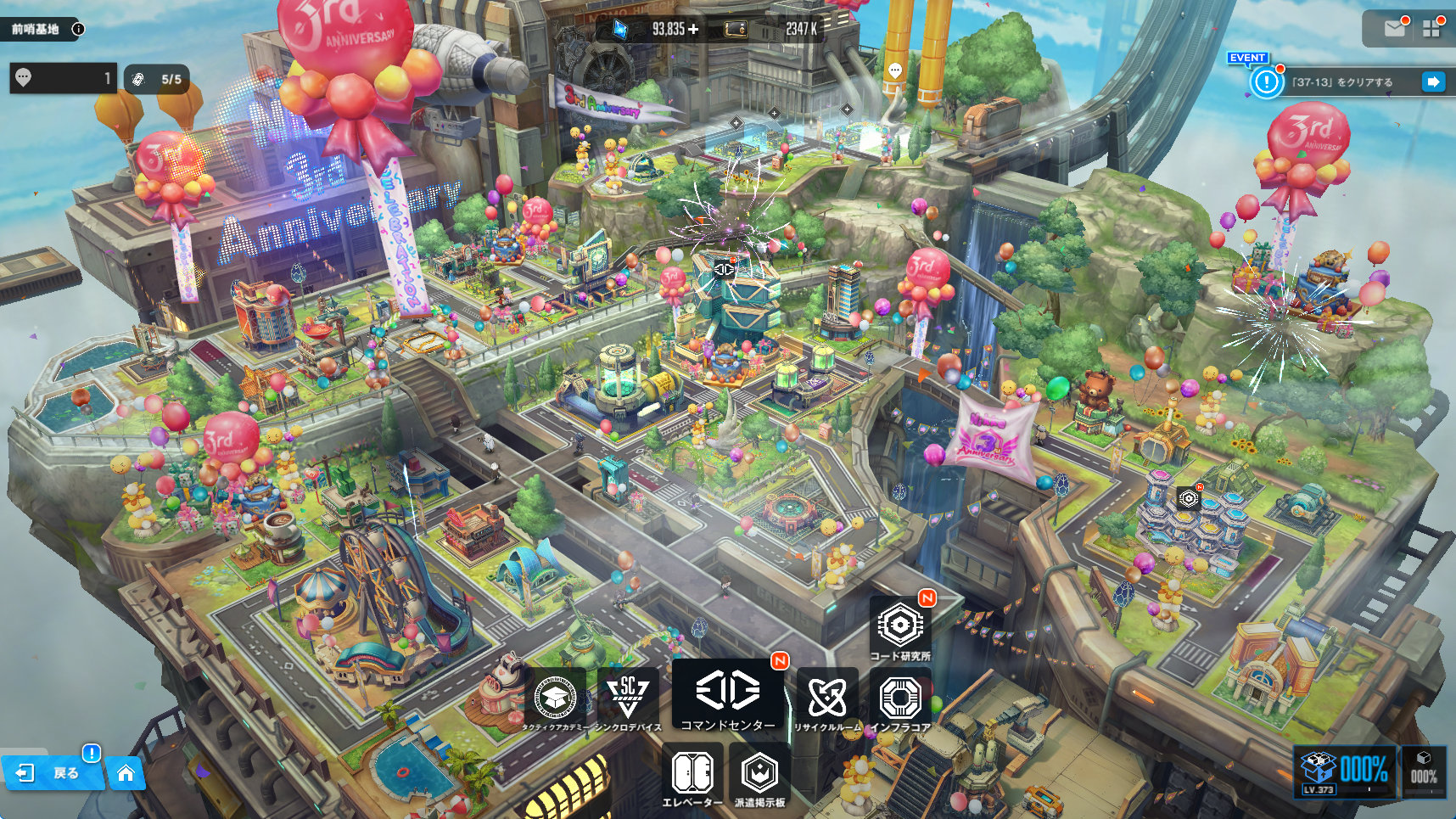The image size is (1456, 819).
Task: Go to the エレベーター (Elevator)
Action: click(692, 775)
